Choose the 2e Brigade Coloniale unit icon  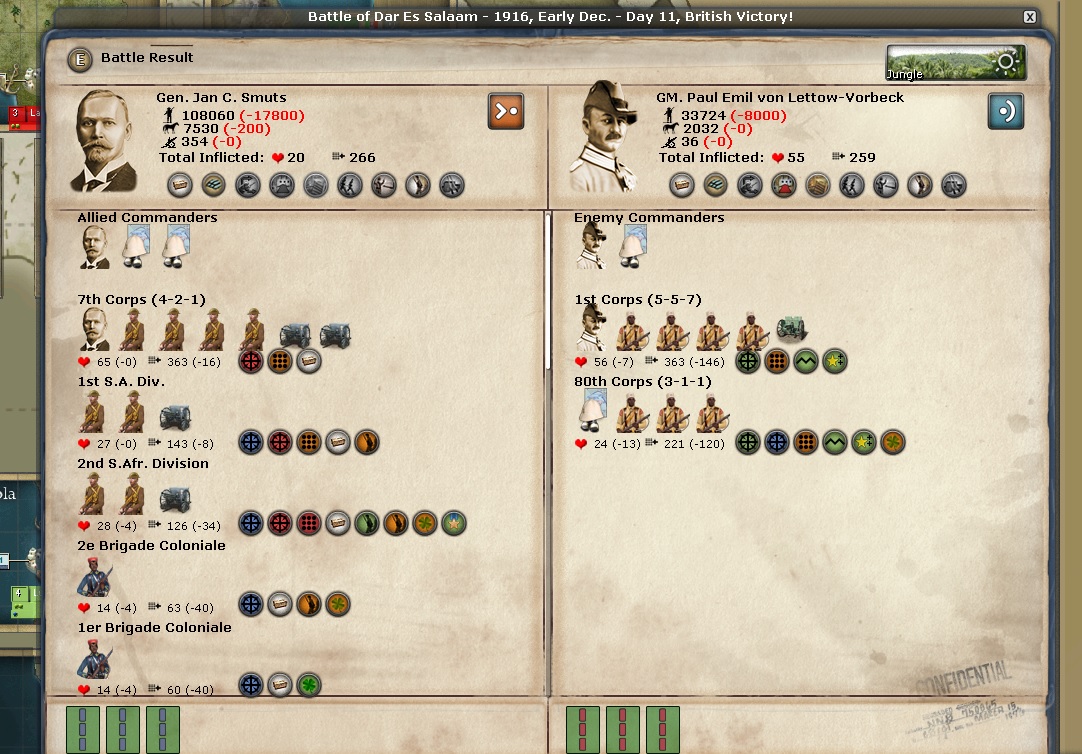click(95, 577)
